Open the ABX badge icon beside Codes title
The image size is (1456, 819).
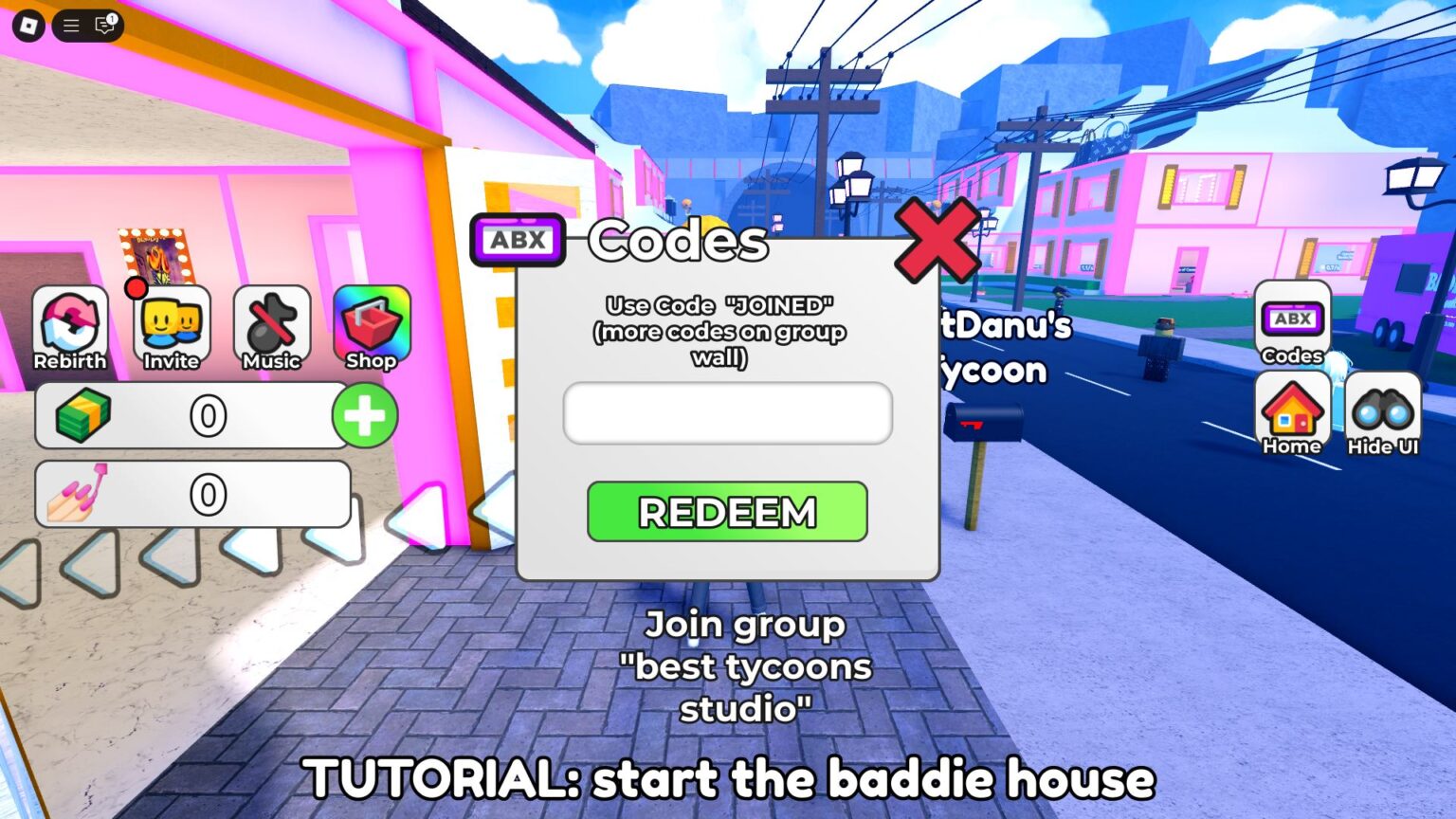[x=519, y=240]
